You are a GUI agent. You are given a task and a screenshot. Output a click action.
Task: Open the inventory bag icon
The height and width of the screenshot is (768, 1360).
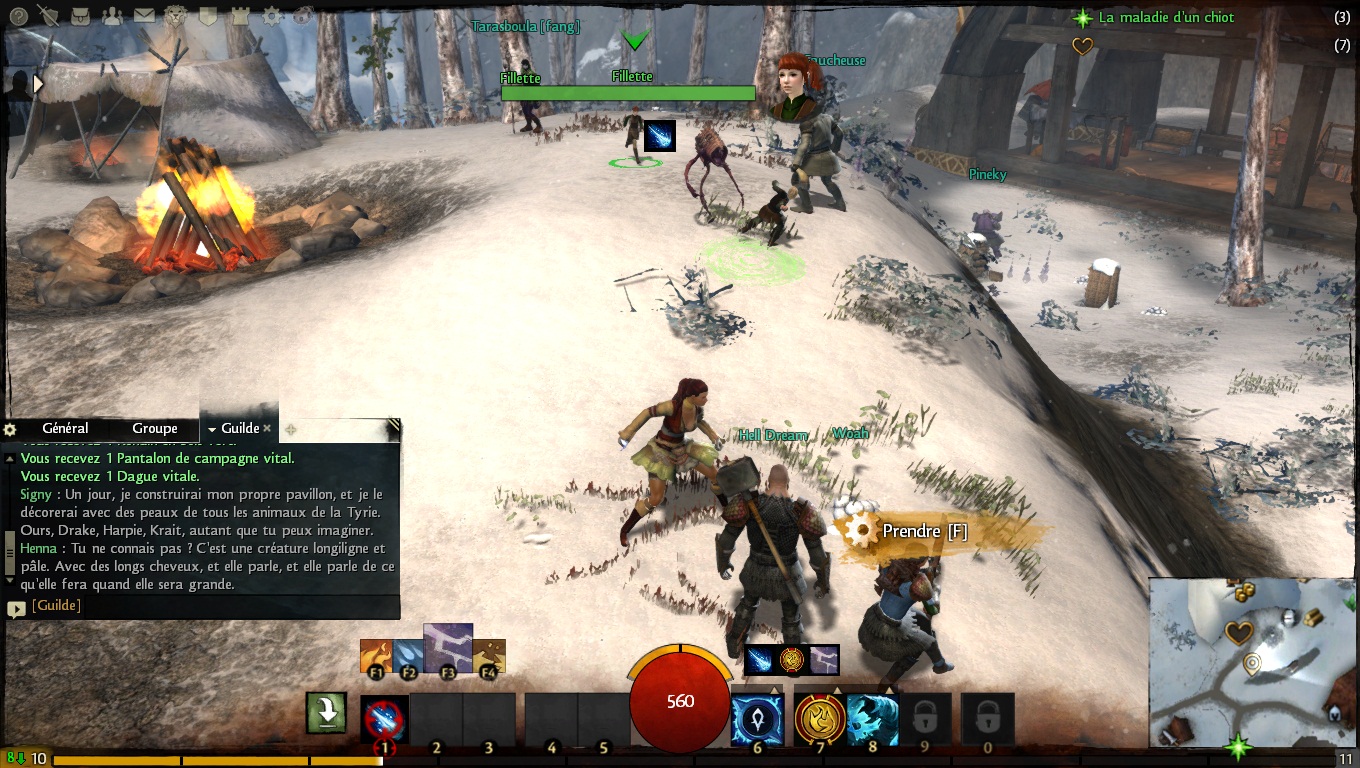point(80,15)
